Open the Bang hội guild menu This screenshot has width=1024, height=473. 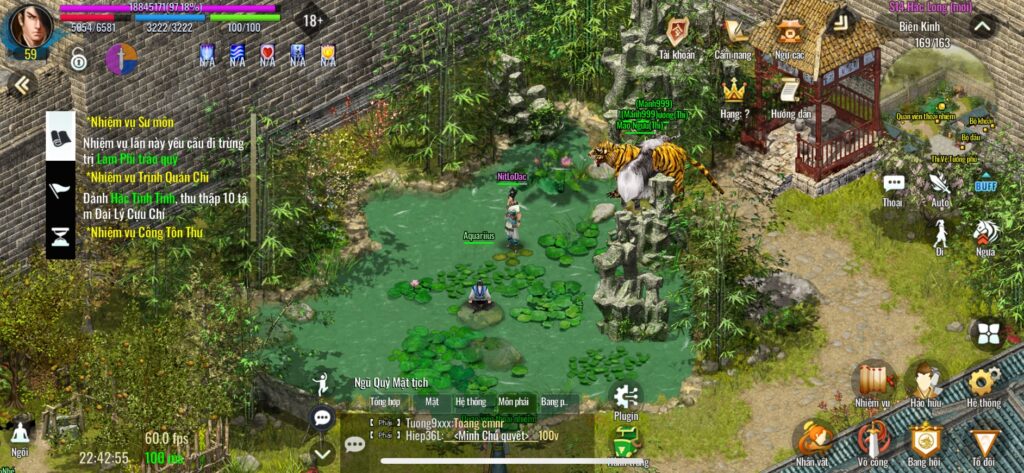pos(926,439)
